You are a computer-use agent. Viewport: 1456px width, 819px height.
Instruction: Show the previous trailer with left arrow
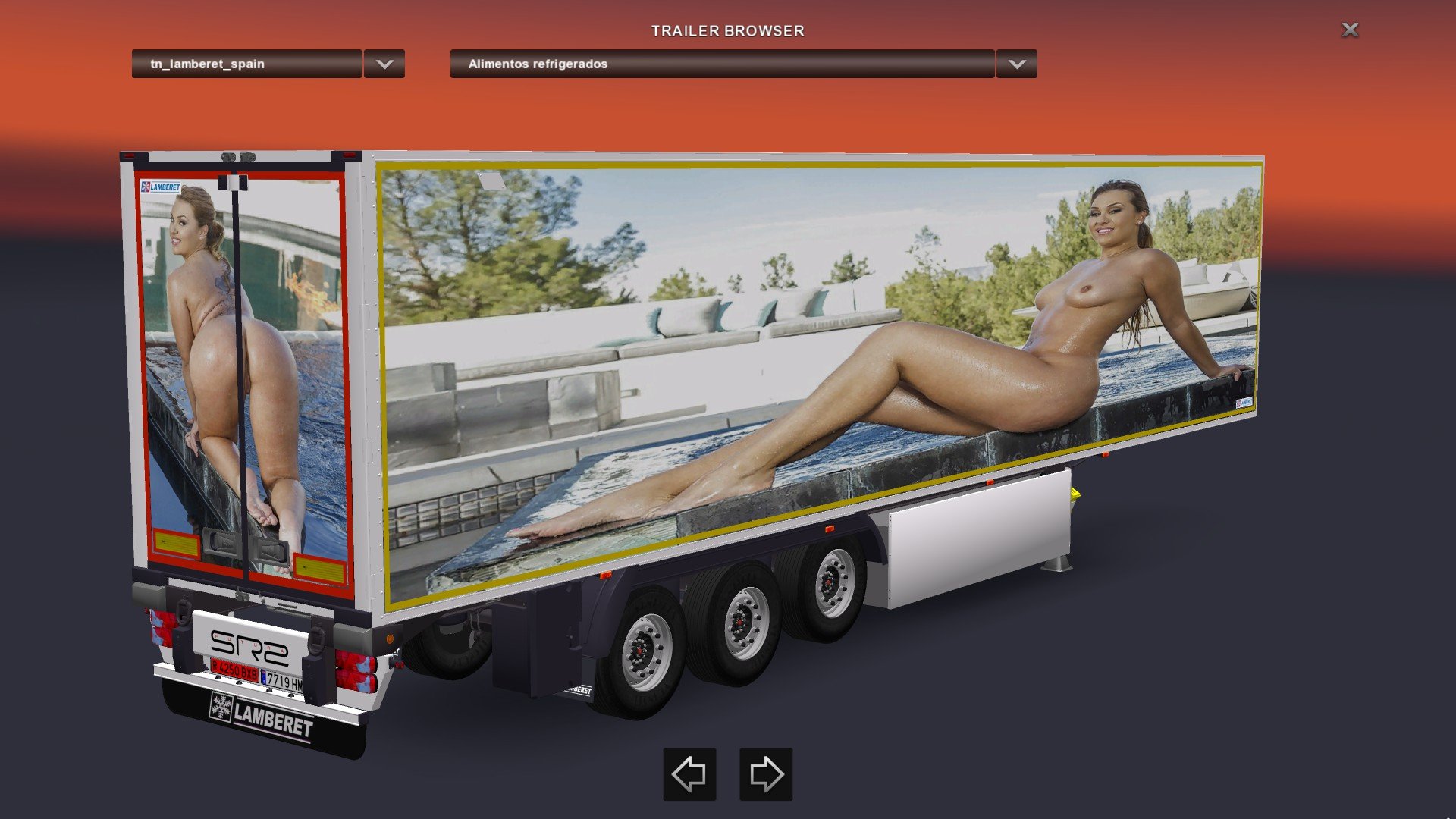689,774
